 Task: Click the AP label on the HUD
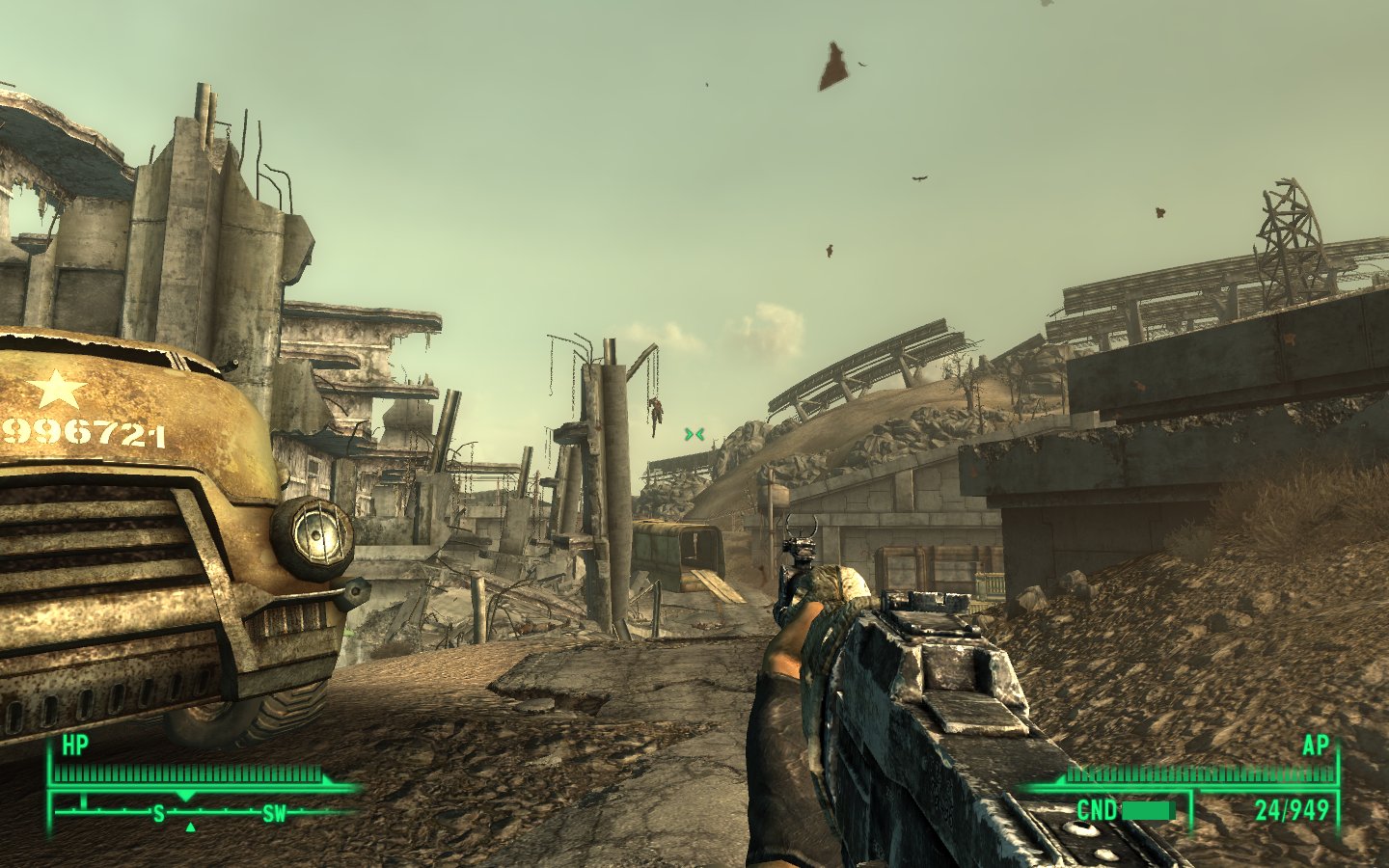[x=1319, y=746]
